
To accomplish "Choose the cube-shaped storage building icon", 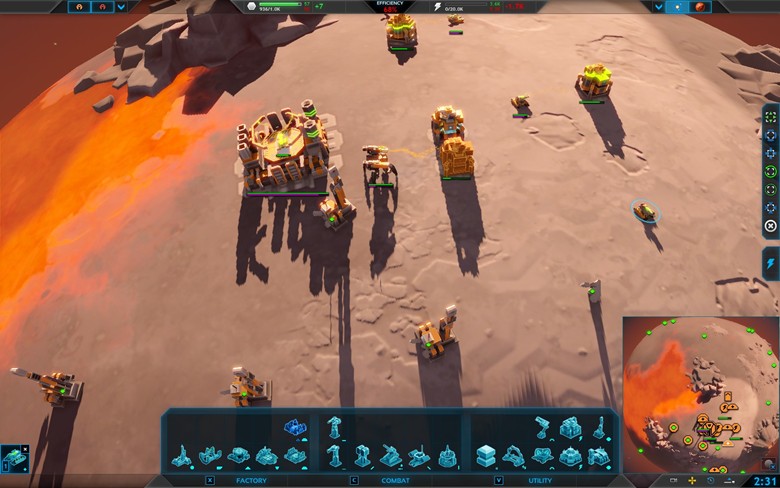I will tap(485, 456).
